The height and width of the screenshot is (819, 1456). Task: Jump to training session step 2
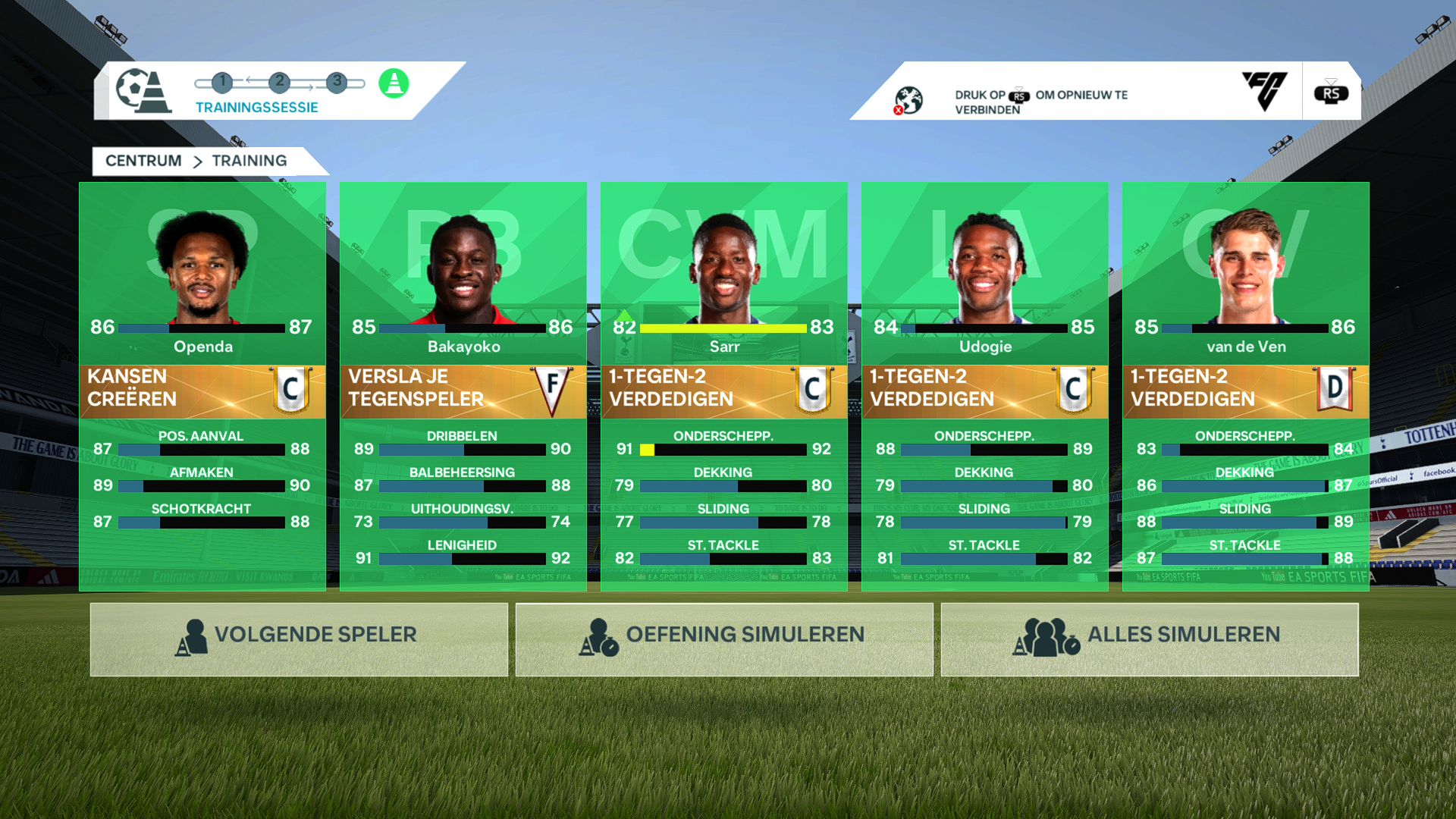click(280, 82)
